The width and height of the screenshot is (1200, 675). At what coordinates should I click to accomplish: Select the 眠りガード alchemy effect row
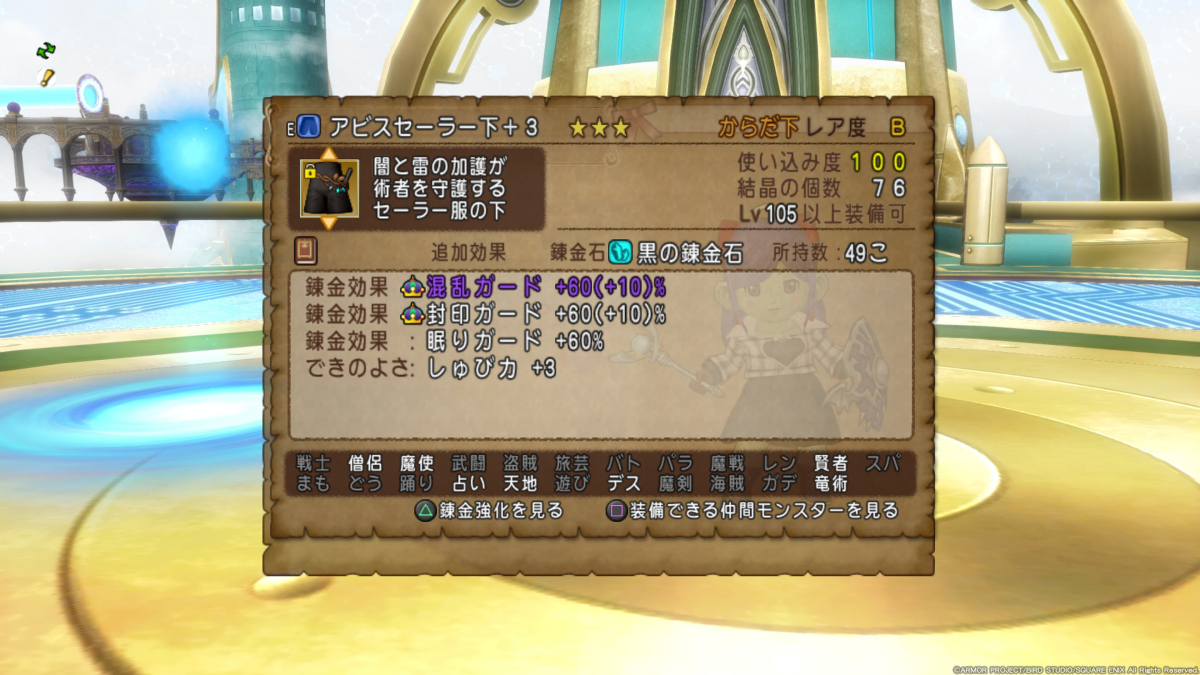click(x=455, y=341)
